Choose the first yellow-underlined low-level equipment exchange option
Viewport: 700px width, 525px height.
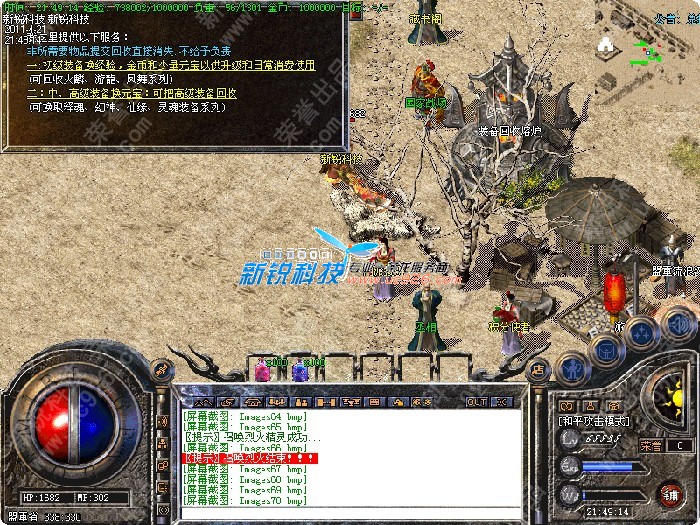pyautogui.click(x=170, y=65)
